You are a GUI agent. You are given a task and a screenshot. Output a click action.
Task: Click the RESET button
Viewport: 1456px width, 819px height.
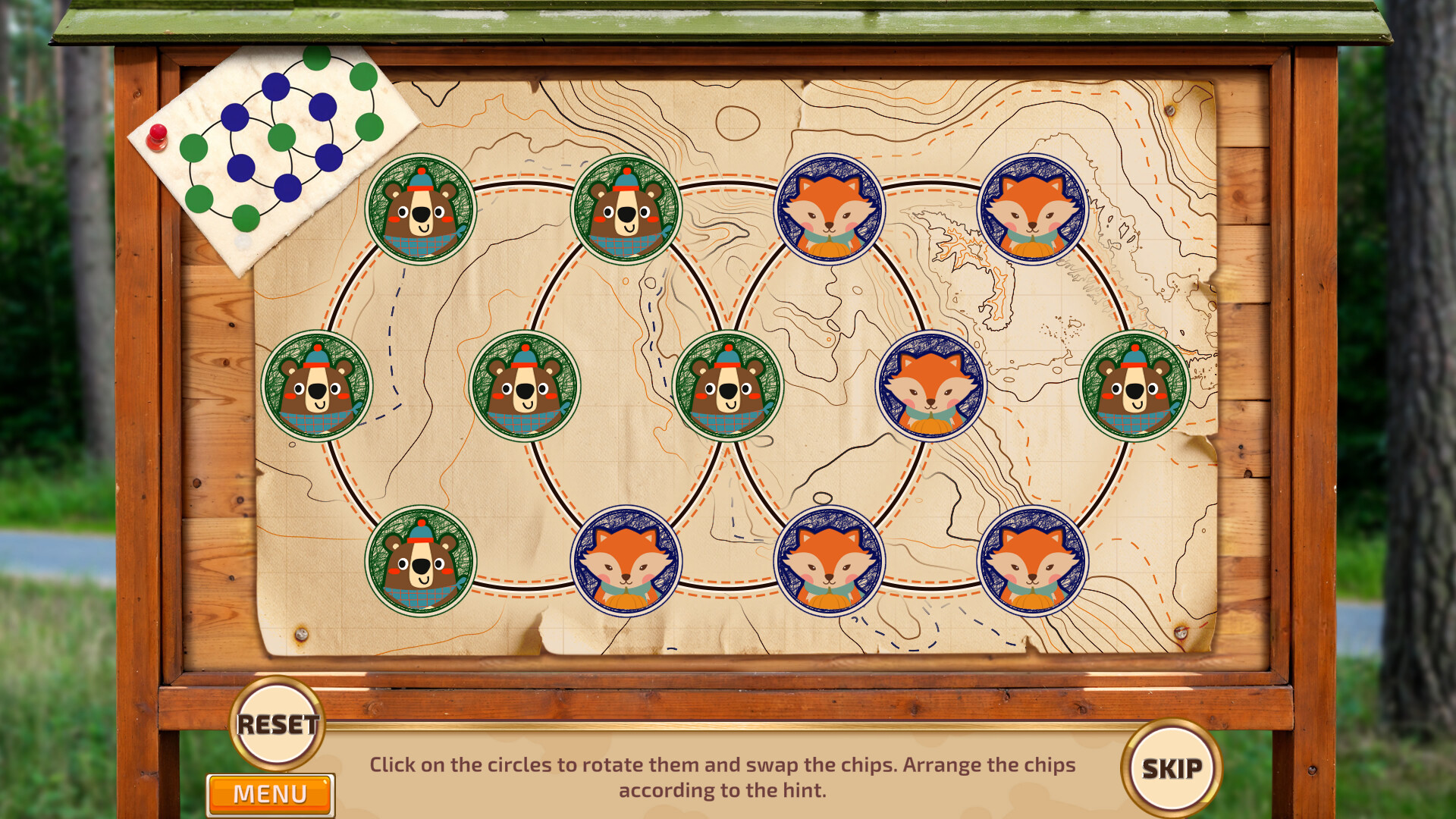pos(278,724)
